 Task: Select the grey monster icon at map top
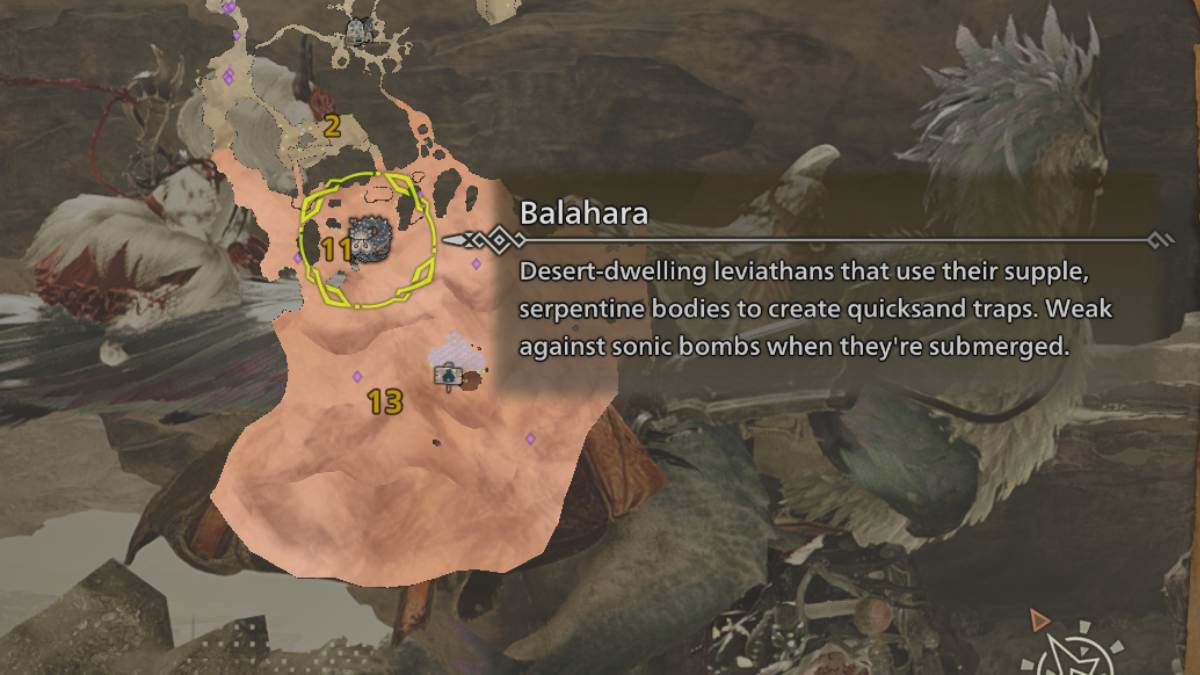pyautogui.click(x=357, y=32)
